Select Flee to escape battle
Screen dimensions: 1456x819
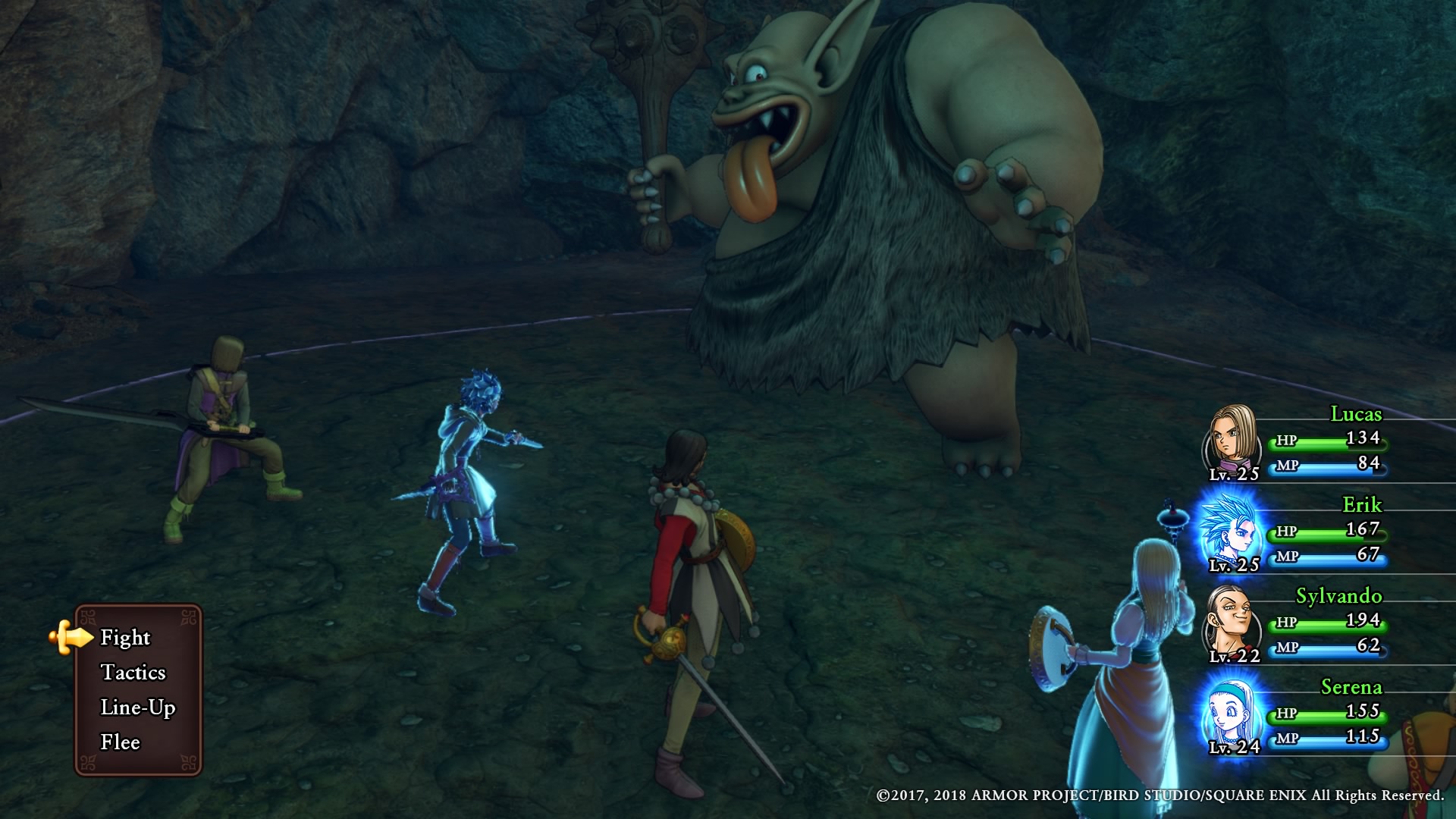120,742
